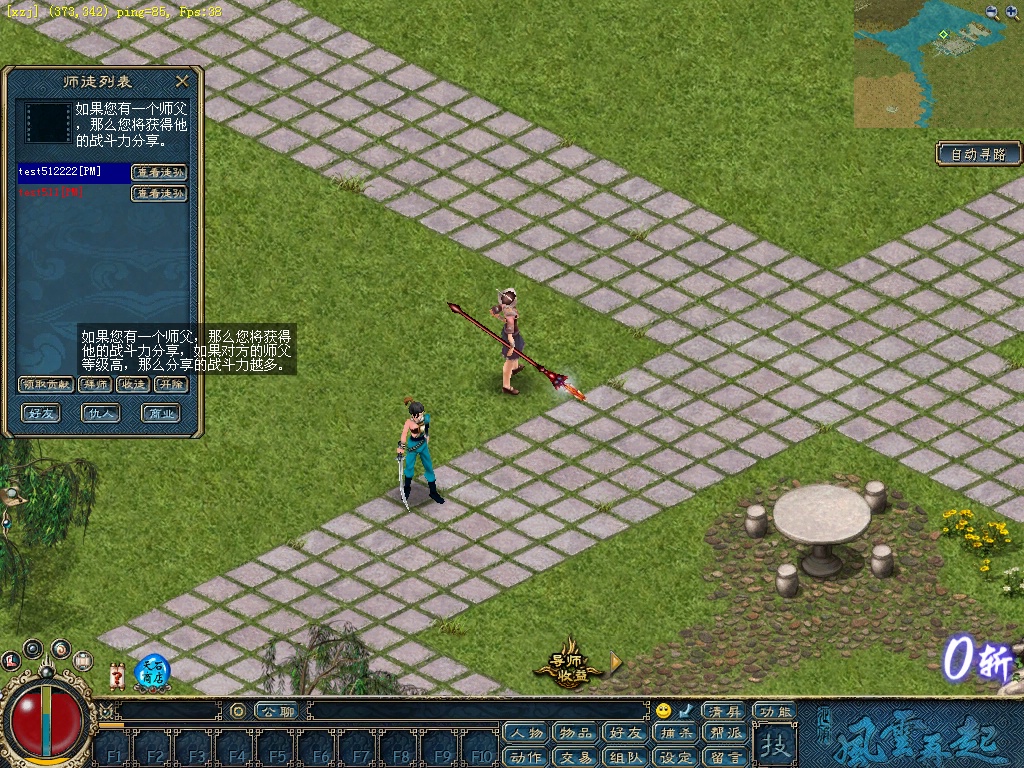The image size is (1024, 768).
Task: Toggle the 公聊 chat channel button
Action: (x=275, y=711)
